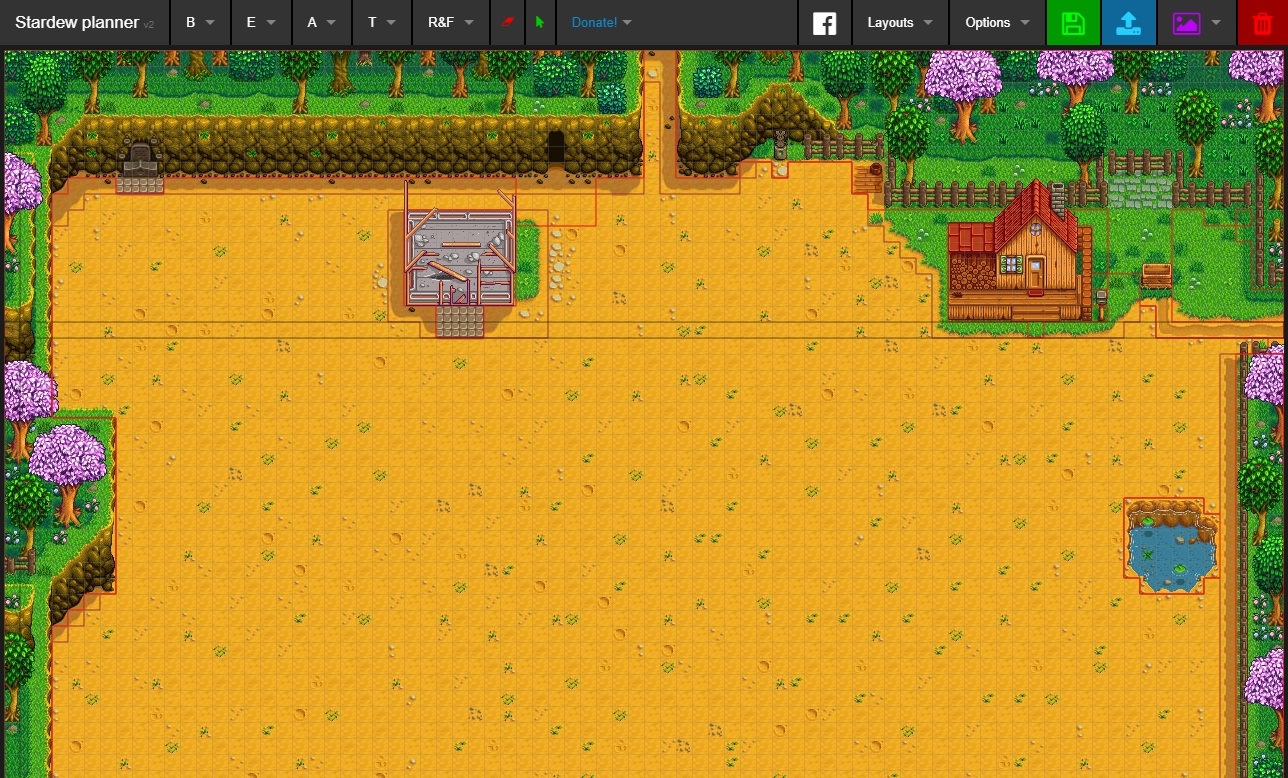Open the A dropdown arrow
The width and height of the screenshot is (1288, 778).
(318, 22)
